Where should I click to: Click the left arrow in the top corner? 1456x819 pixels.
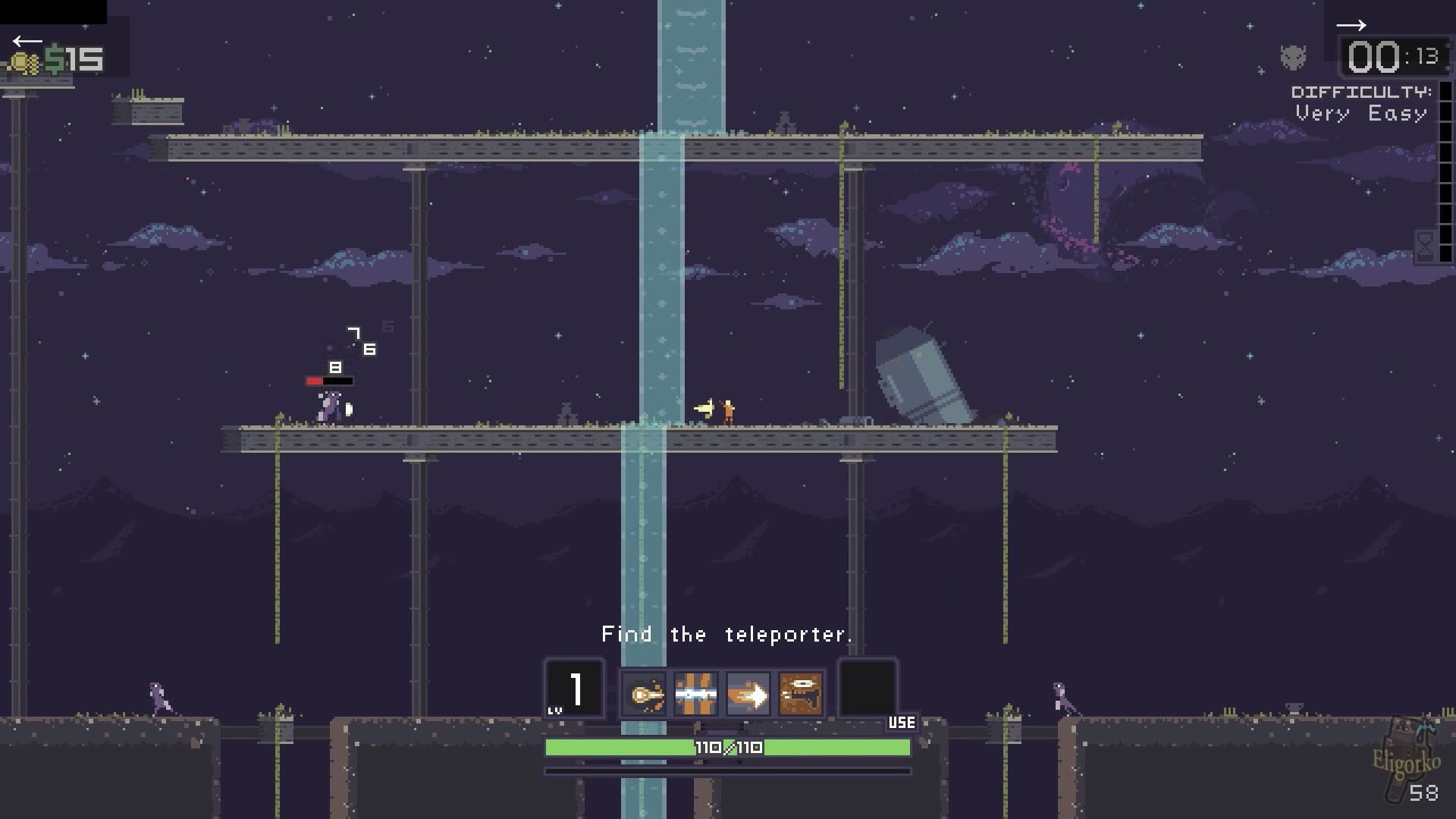(27, 41)
